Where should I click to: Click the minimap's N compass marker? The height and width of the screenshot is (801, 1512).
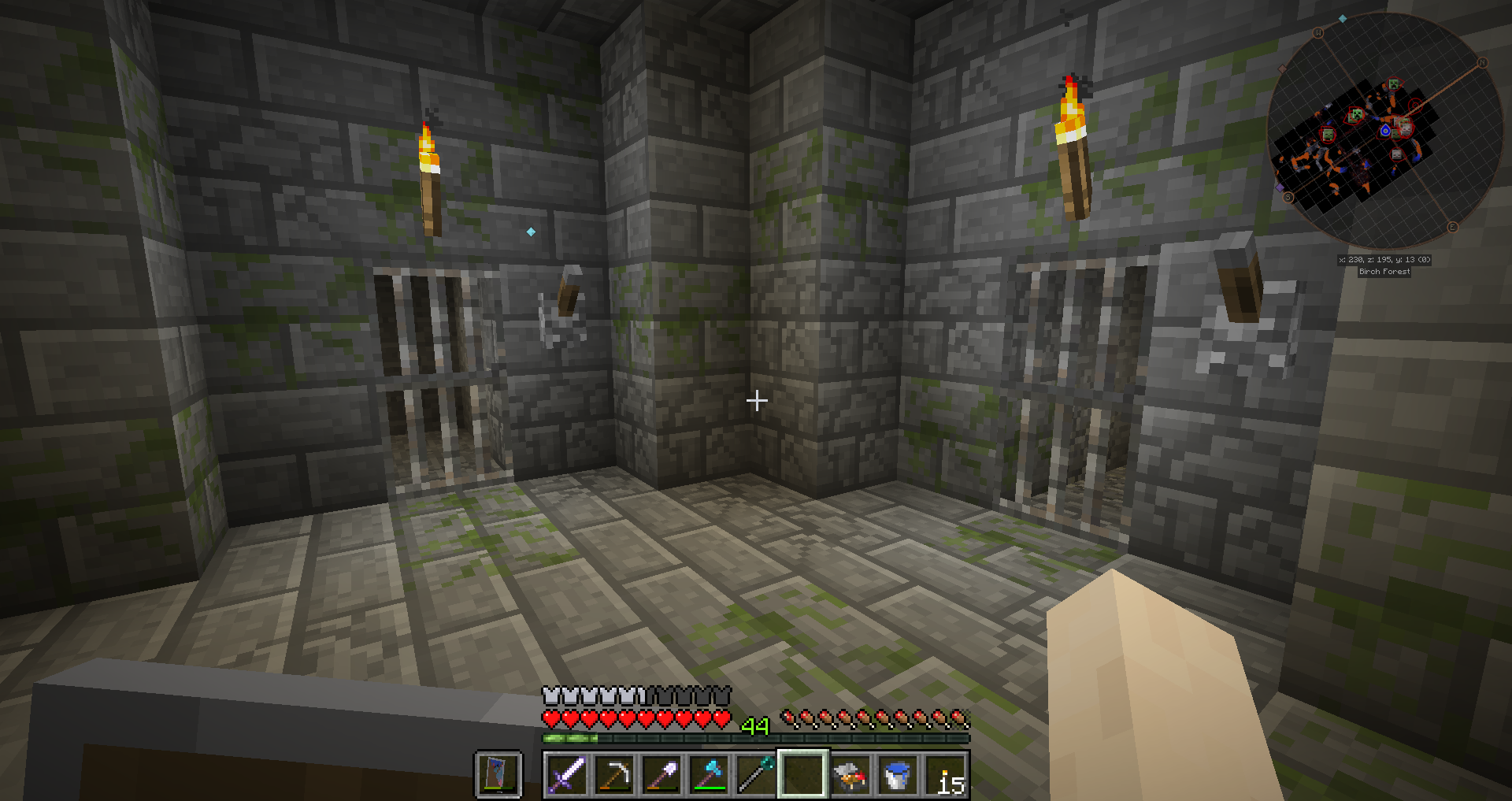pos(1482,63)
